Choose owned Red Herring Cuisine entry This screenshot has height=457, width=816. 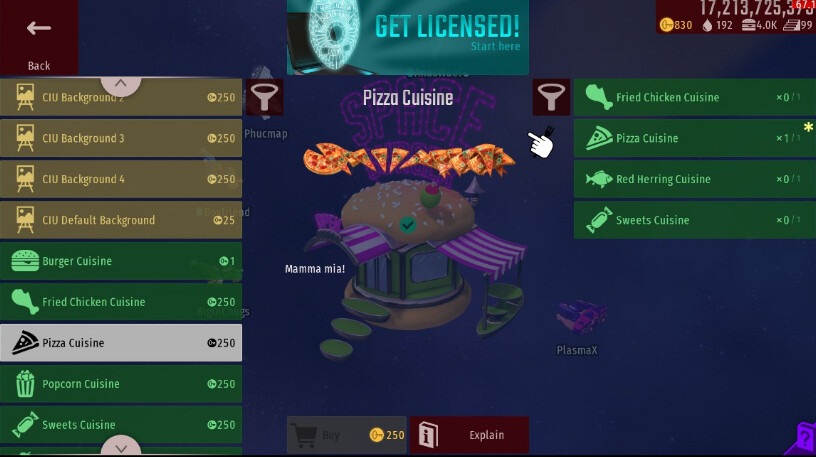click(694, 180)
